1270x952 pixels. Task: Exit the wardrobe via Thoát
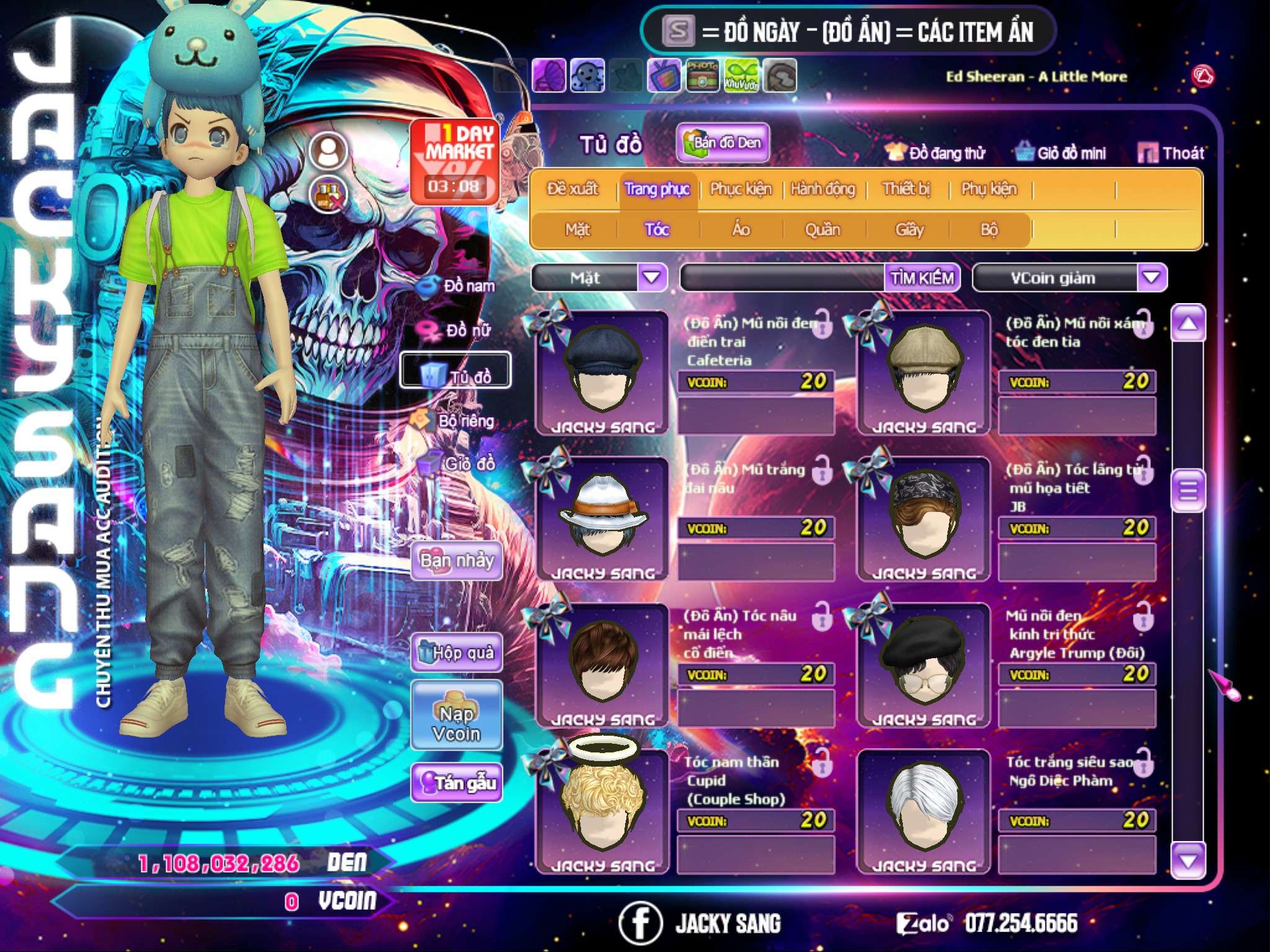pos(1171,153)
